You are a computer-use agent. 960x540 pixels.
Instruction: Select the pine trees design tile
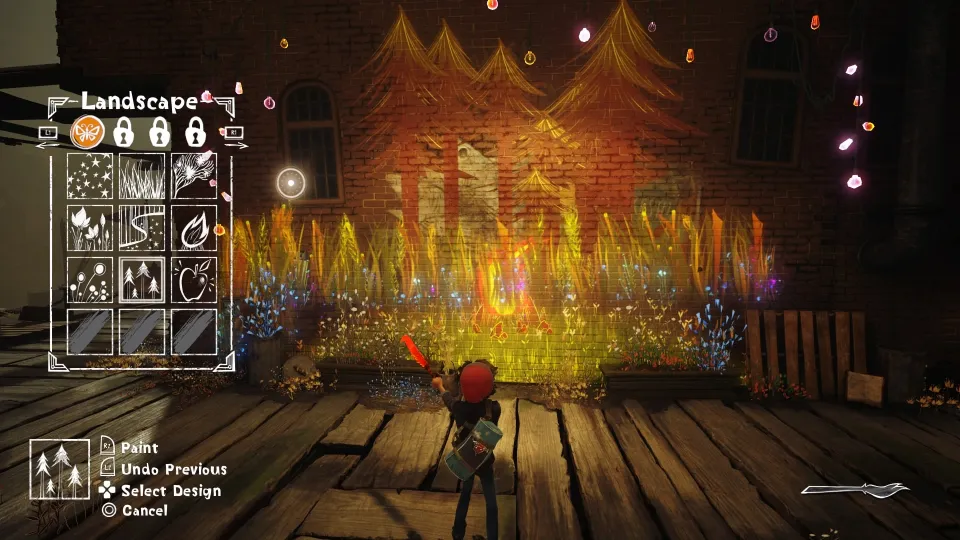(x=142, y=279)
